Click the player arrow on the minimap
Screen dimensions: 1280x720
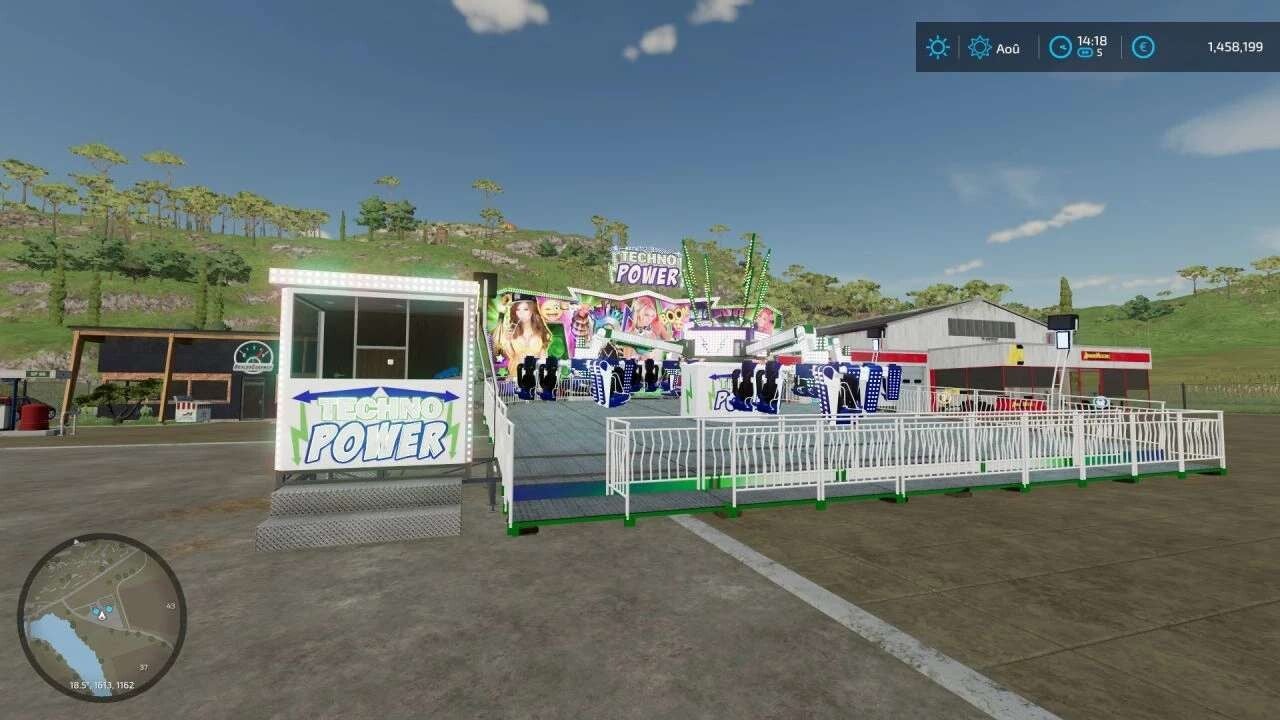[102, 615]
